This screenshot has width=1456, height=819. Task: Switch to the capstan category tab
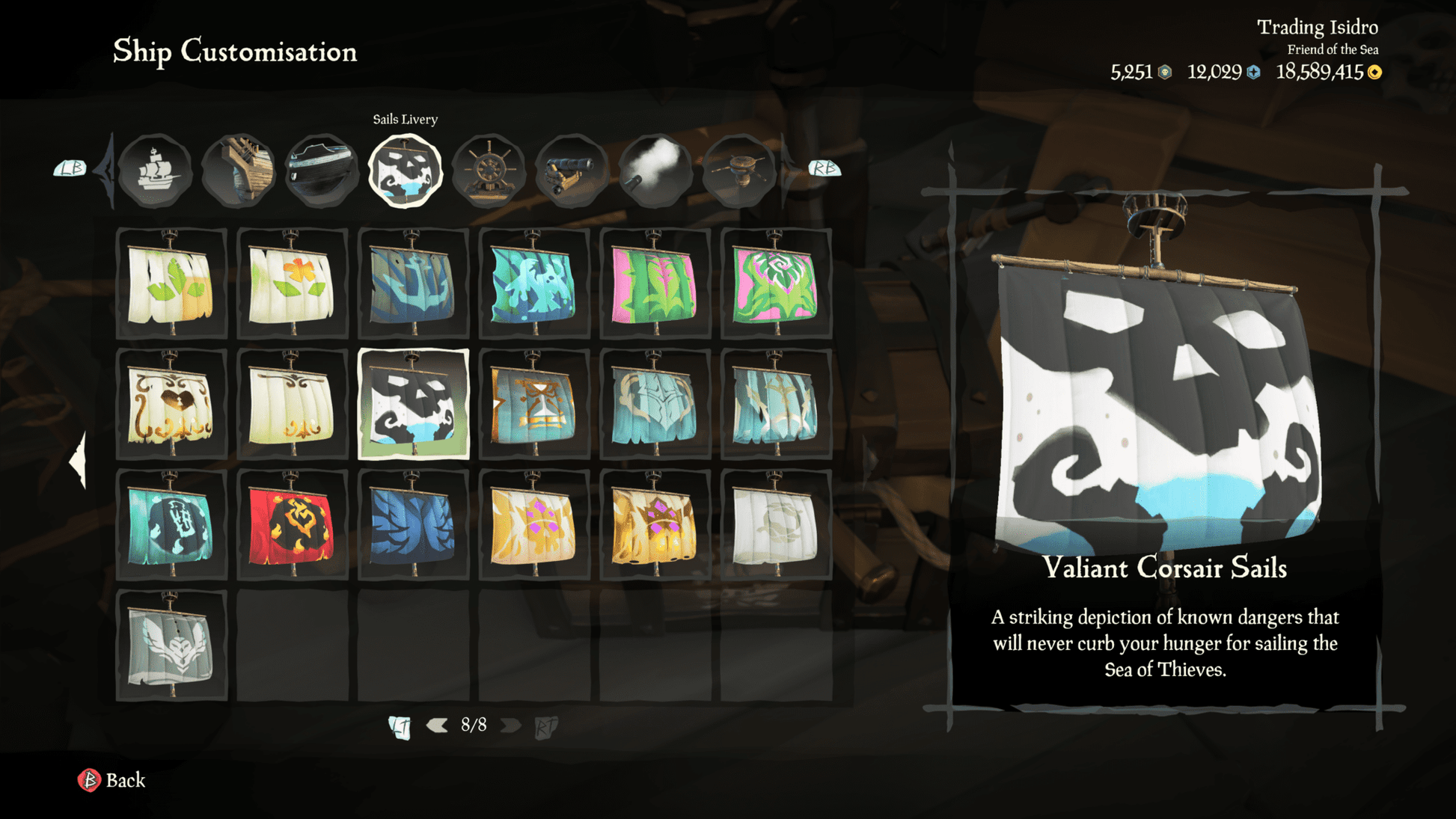tap(738, 171)
